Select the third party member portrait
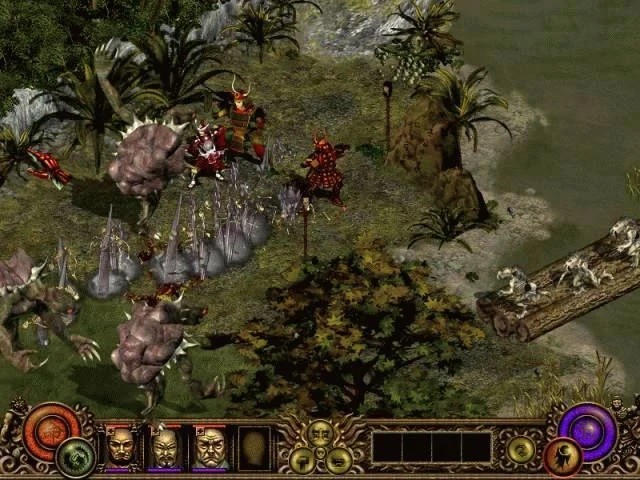This screenshot has height=480, width=640. [x=209, y=446]
